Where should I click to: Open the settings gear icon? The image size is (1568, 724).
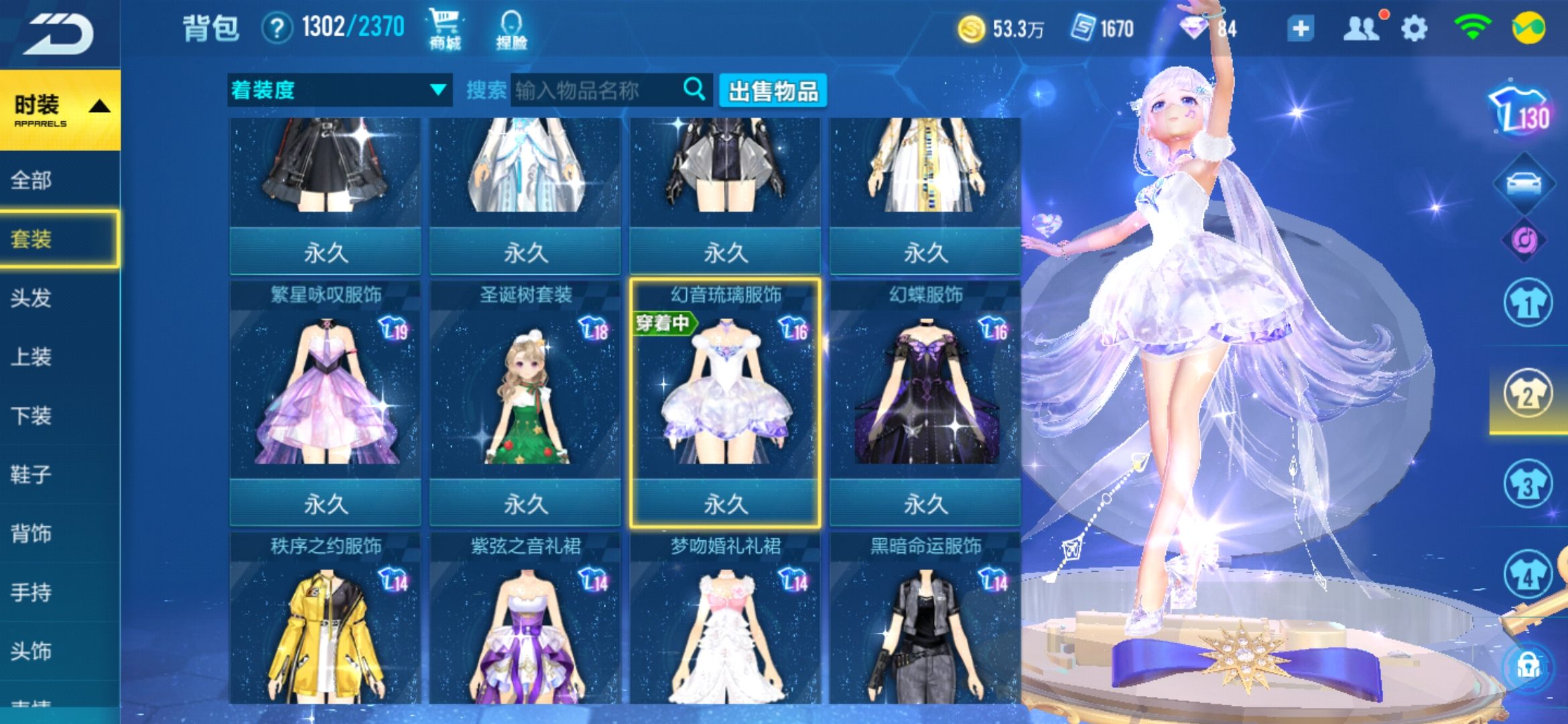click(1414, 29)
